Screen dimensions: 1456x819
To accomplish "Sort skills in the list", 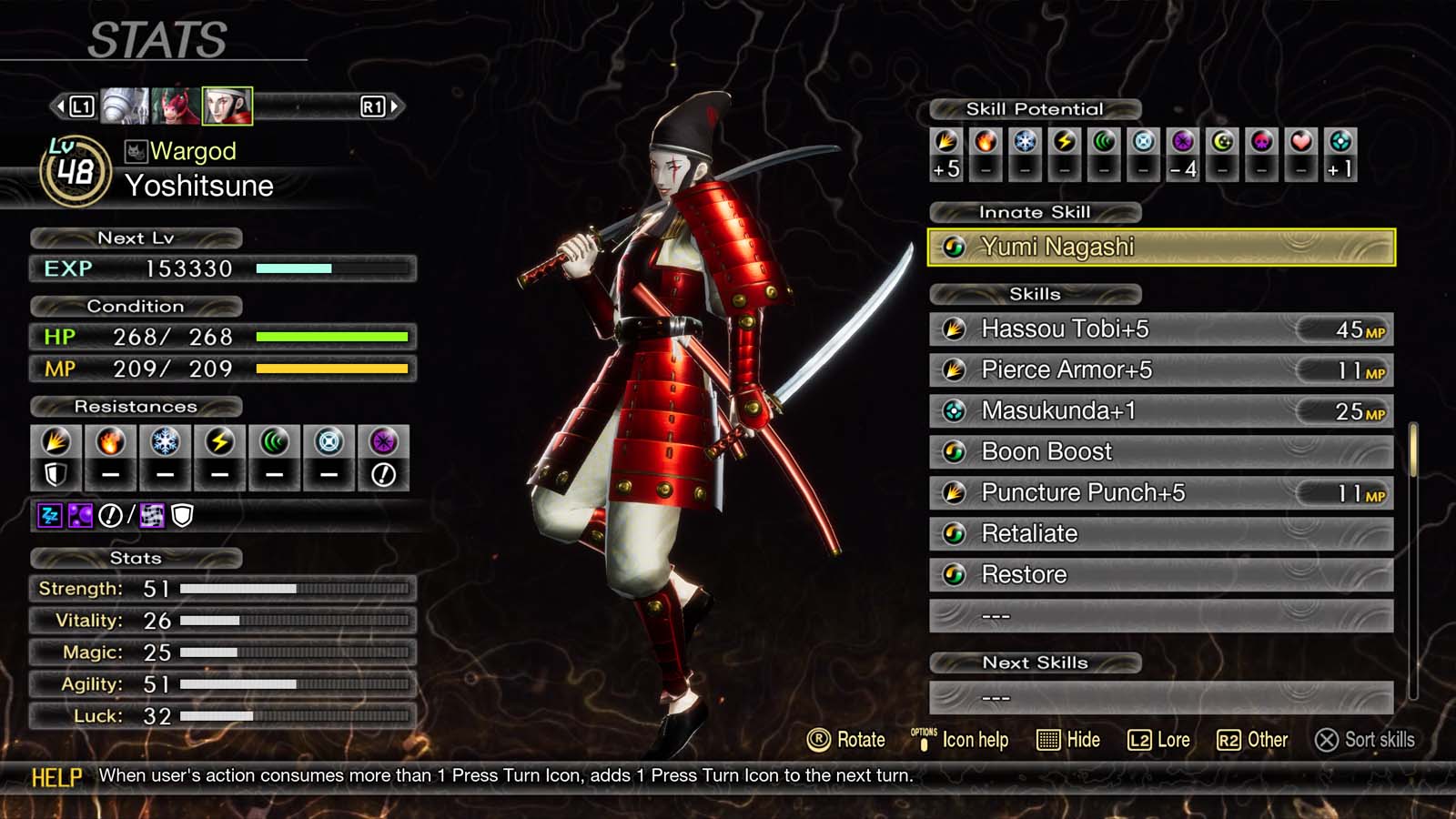I will tap(1365, 740).
